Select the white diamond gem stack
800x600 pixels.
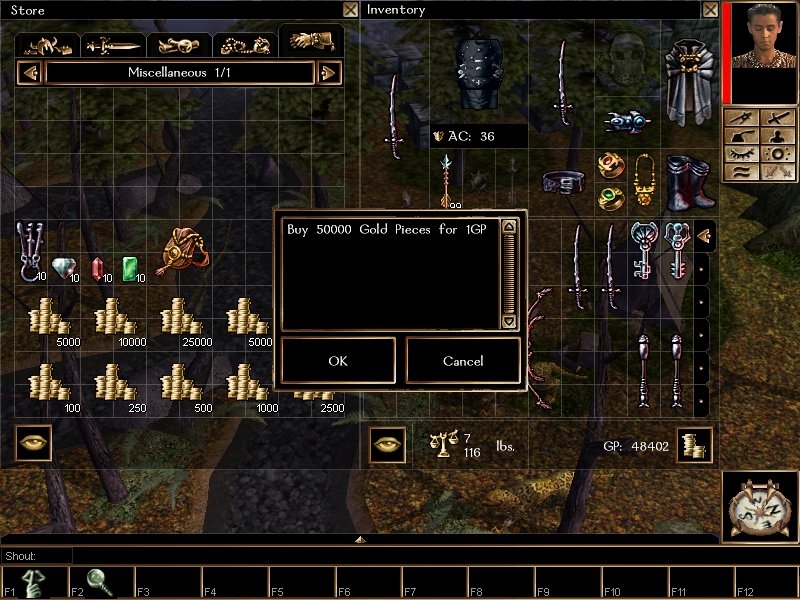pyautogui.click(x=64, y=268)
